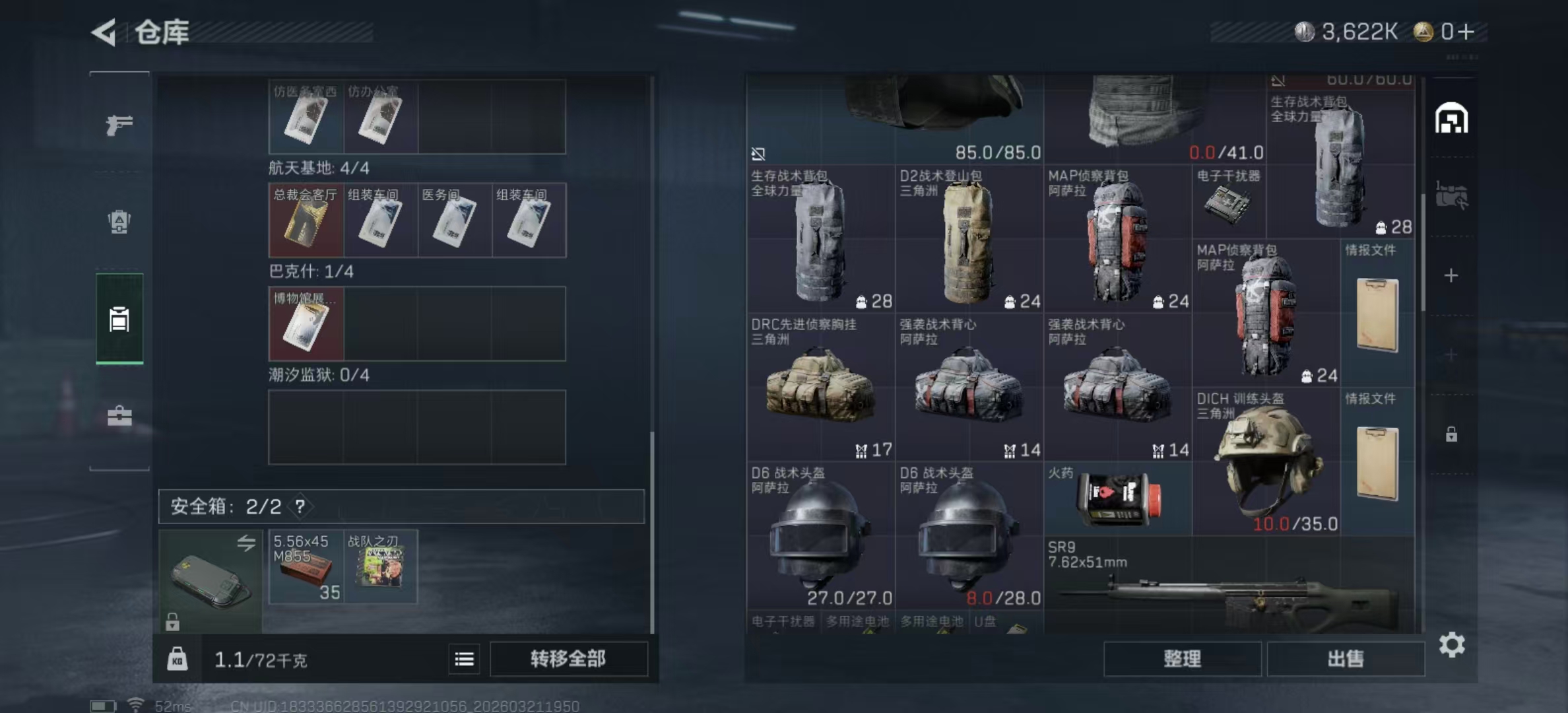Image resolution: width=1568 pixels, height=713 pixels.
Task: Open the gear settings icon
Action: [x=1452, y=645]
